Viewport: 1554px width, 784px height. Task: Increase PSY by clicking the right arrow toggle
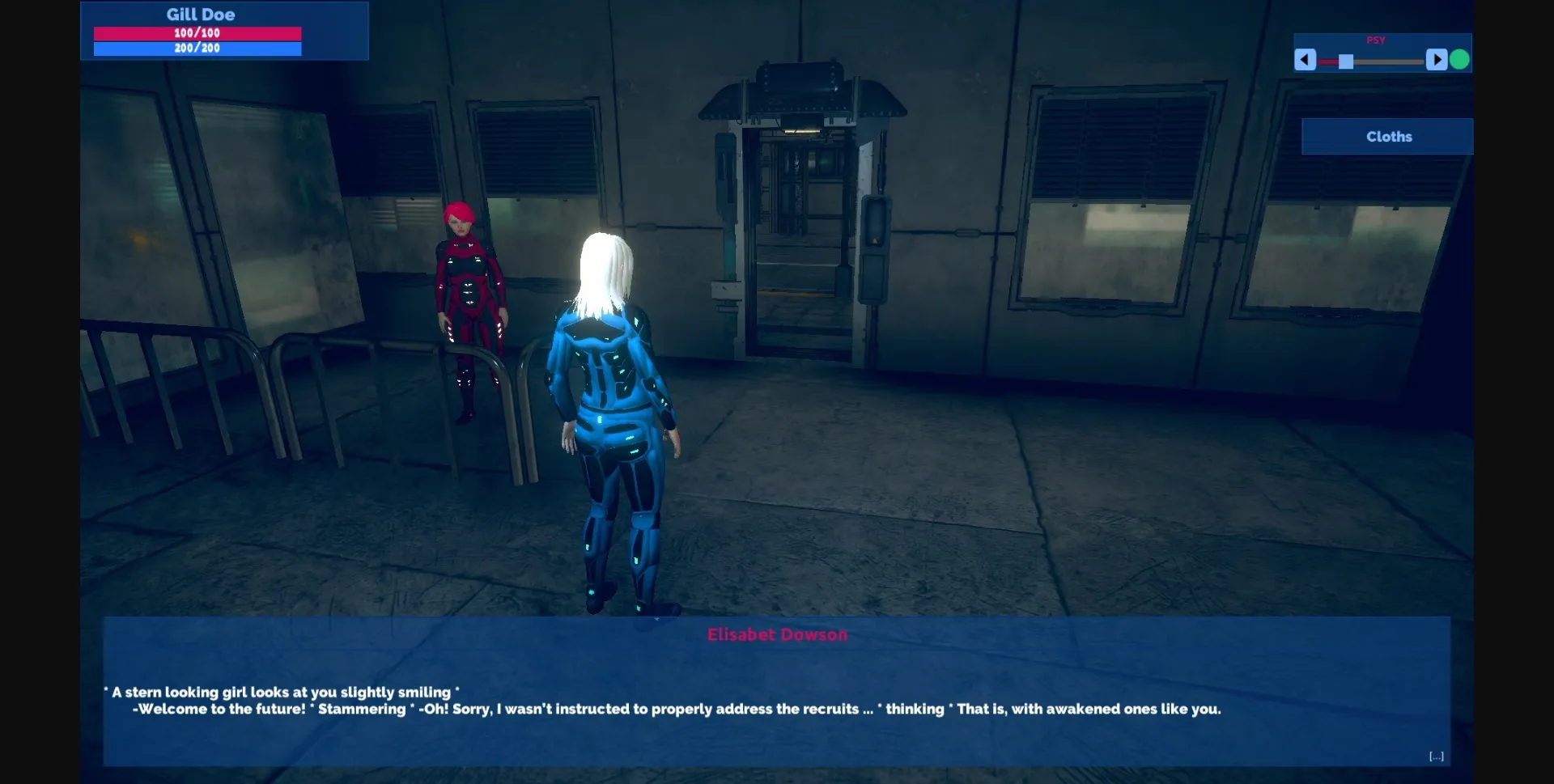click(x=1437, y=59)
